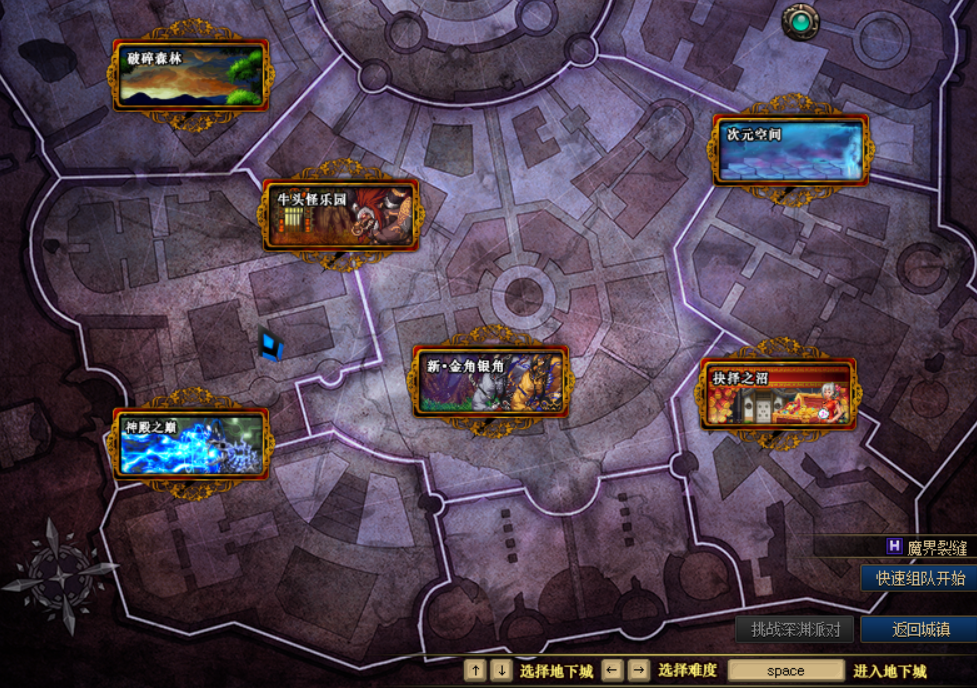Select the 破碎森林 dungeon tile

(x=191, y=74)
